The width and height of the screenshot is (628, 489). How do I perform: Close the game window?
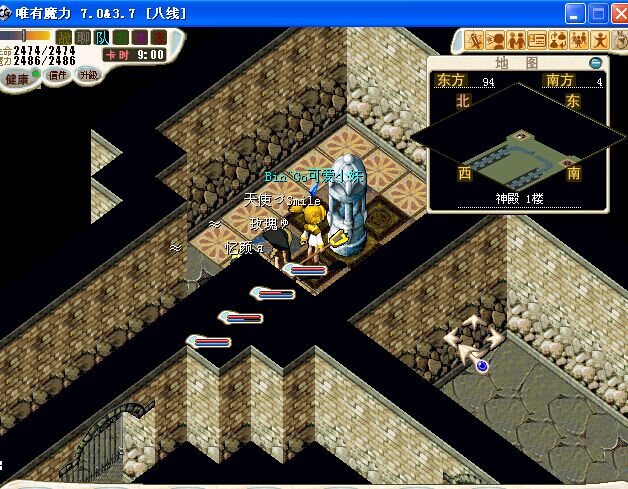click(617, 13)
